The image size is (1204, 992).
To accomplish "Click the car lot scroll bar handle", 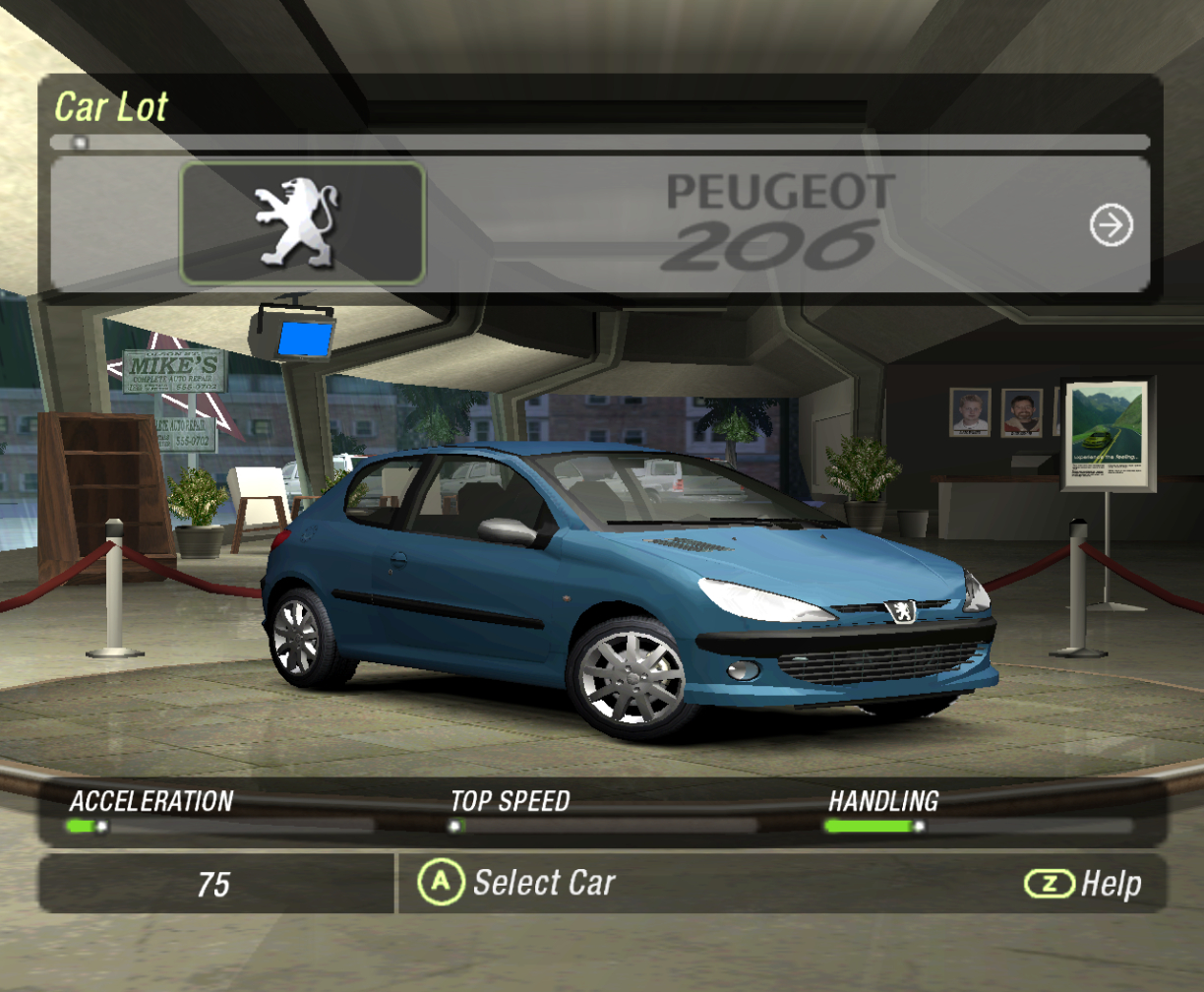I will point(80,142).
